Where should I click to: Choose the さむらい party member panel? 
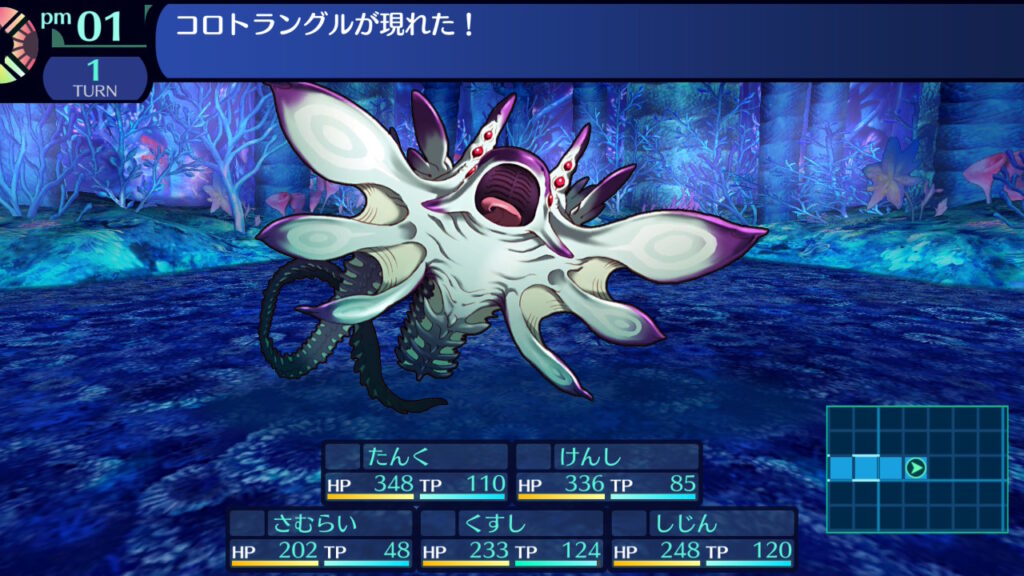click(319, 538)
